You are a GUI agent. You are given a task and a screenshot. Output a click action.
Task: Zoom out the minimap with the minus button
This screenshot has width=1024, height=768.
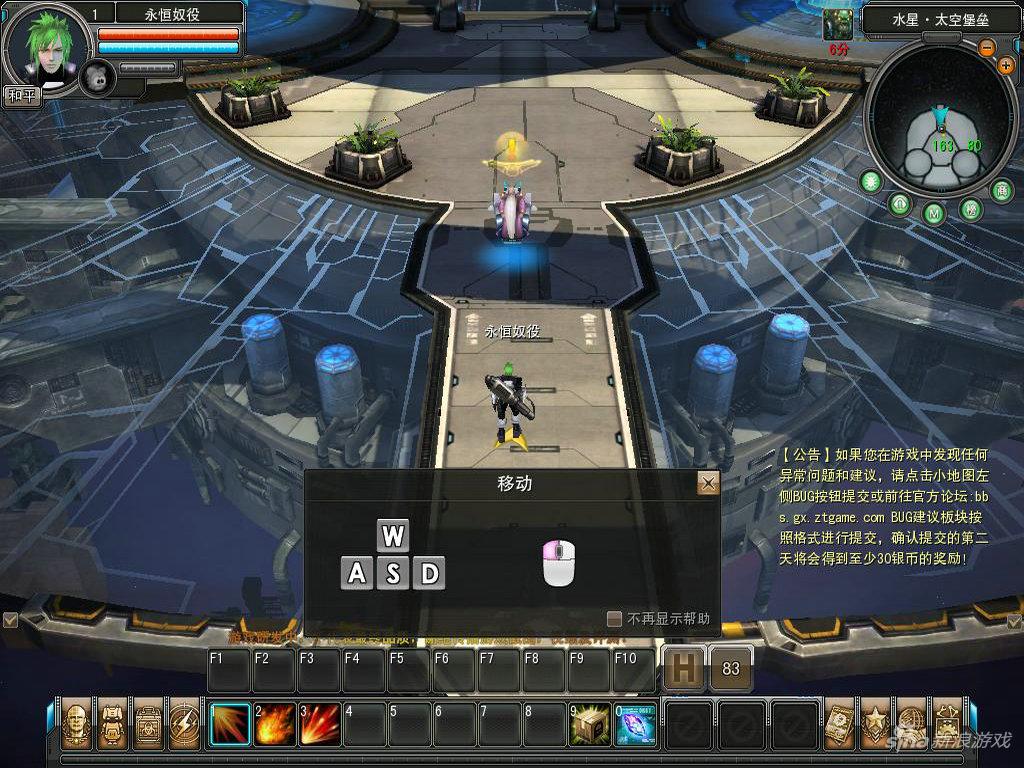click(987, 47)
